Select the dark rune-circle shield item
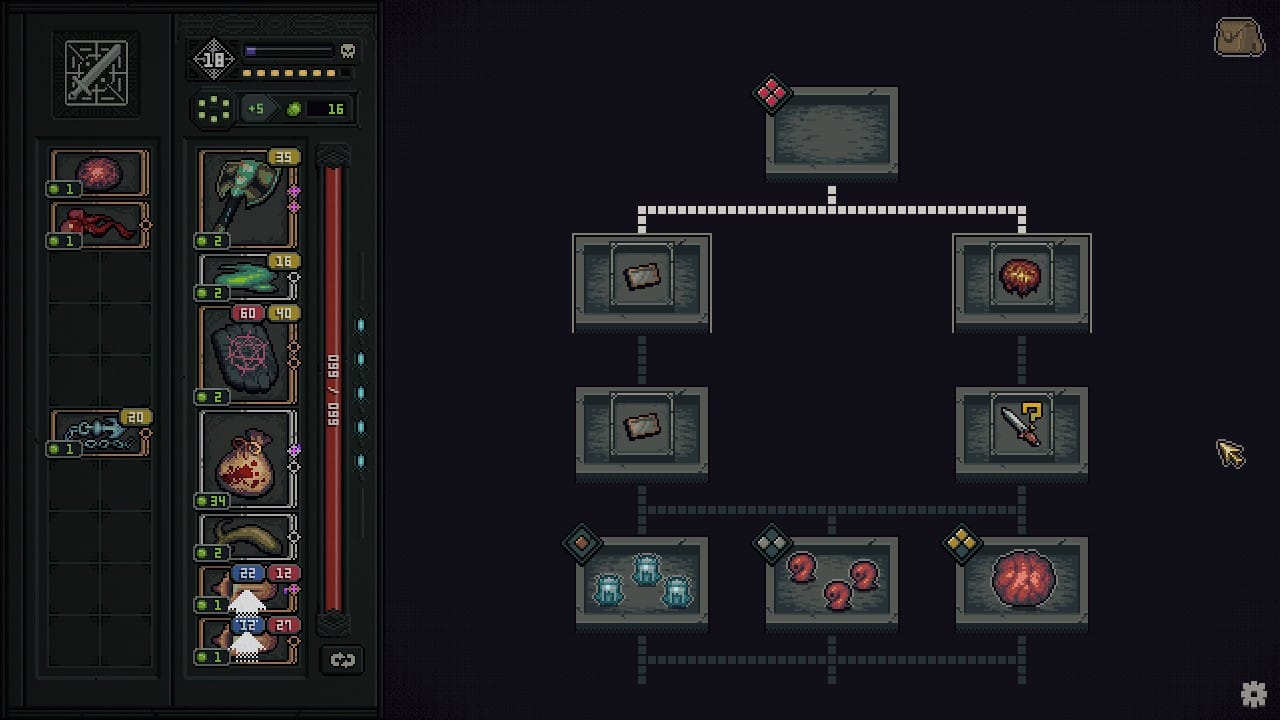Viewport: 1280px width, 720px height. (x=247, y=355)
